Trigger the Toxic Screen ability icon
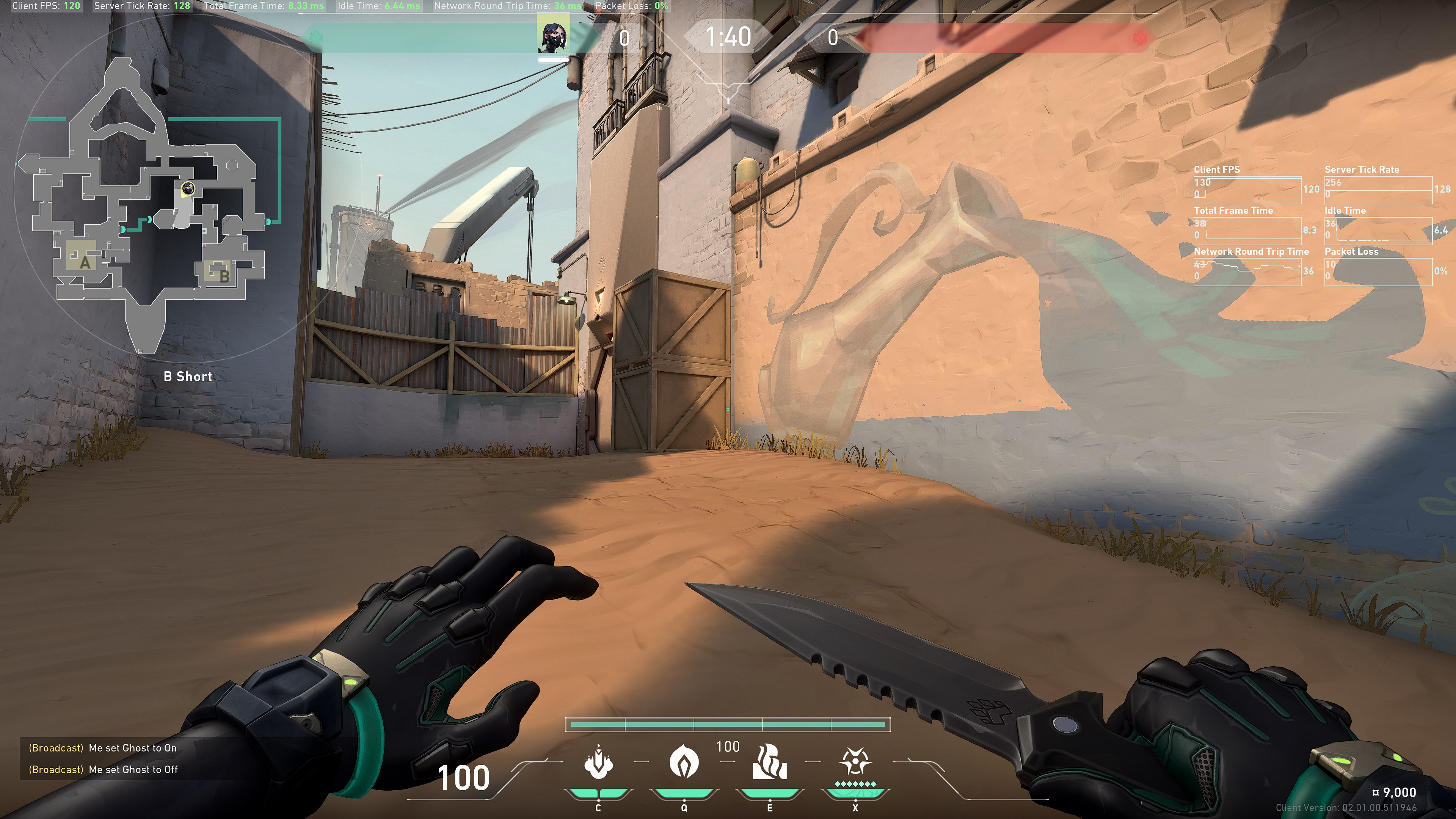The image size is (1456, 819). coord(769,763)
